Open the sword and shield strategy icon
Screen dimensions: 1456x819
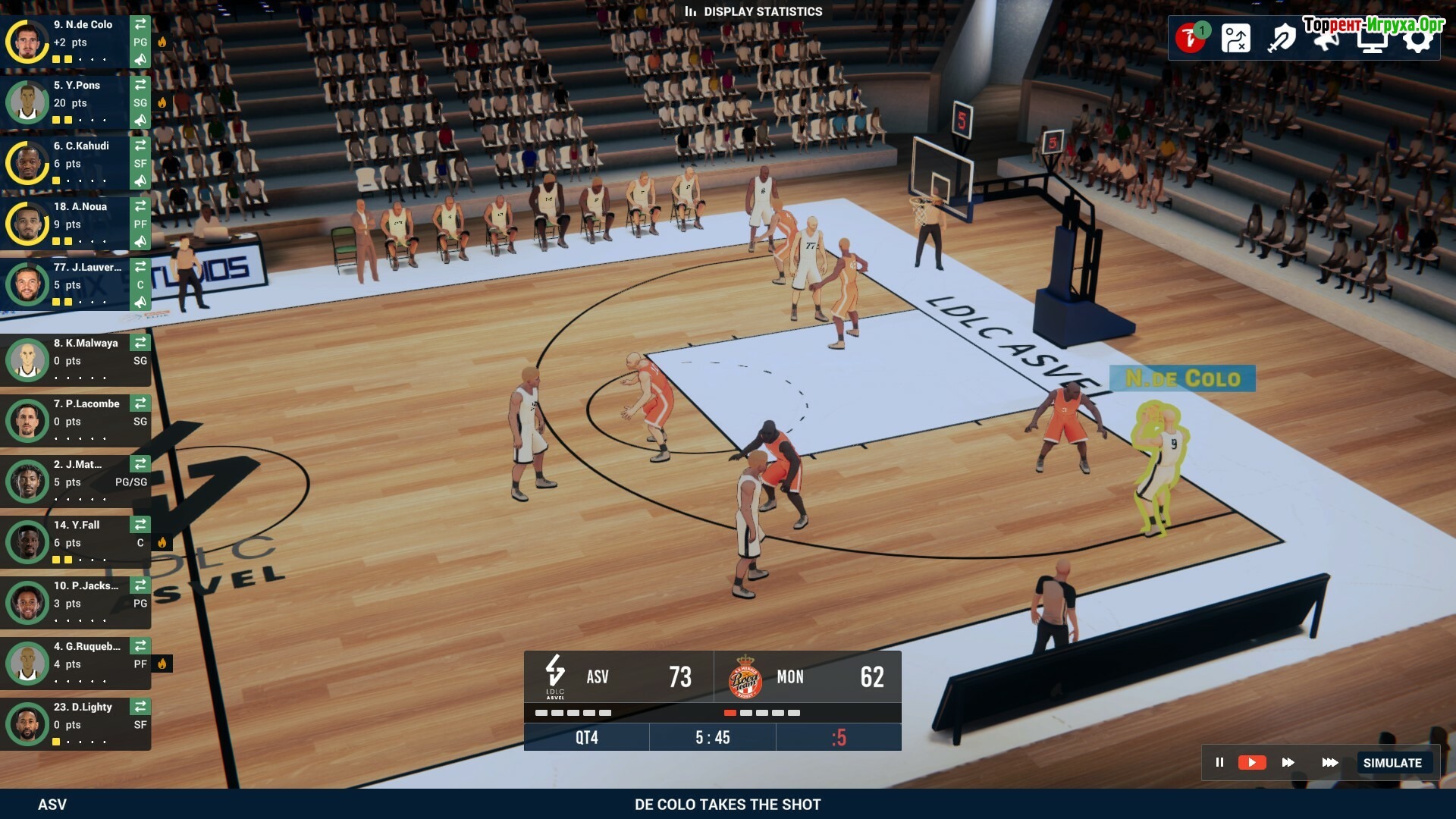pyautogui.click(x=1281, y=38)
